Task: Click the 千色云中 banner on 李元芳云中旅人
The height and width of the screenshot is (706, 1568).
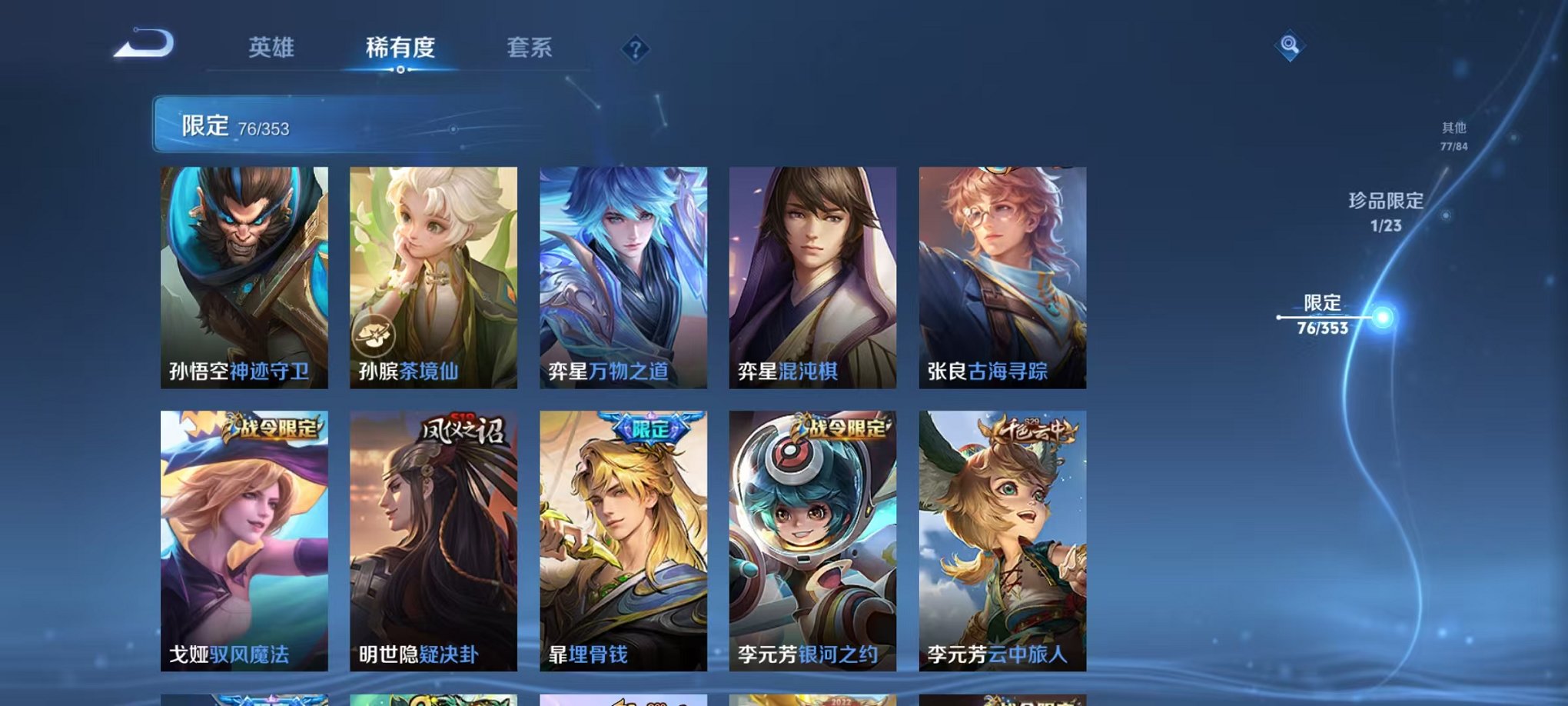Action: click(x=1025, y=431)
